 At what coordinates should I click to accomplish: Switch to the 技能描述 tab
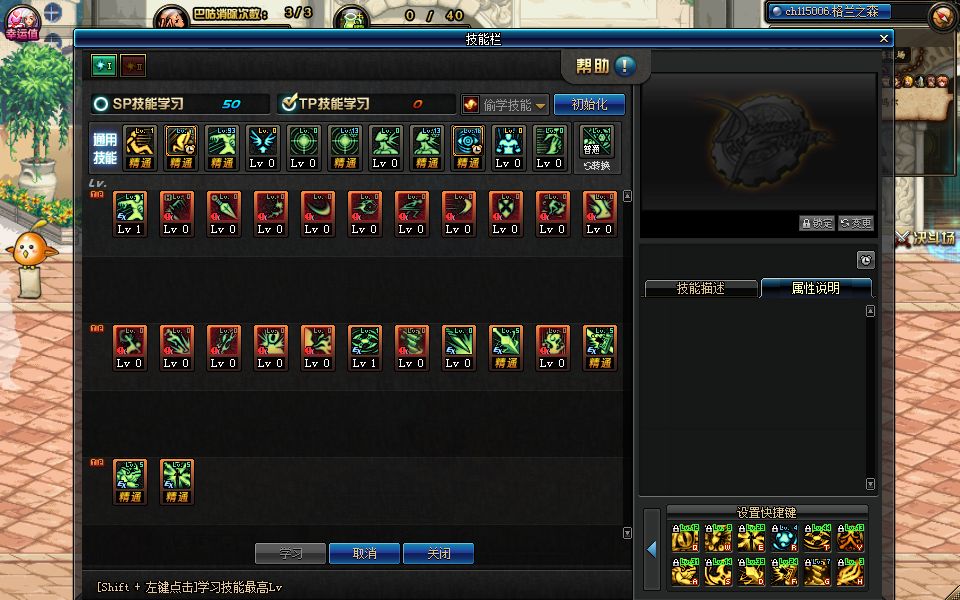pos(700,288)
